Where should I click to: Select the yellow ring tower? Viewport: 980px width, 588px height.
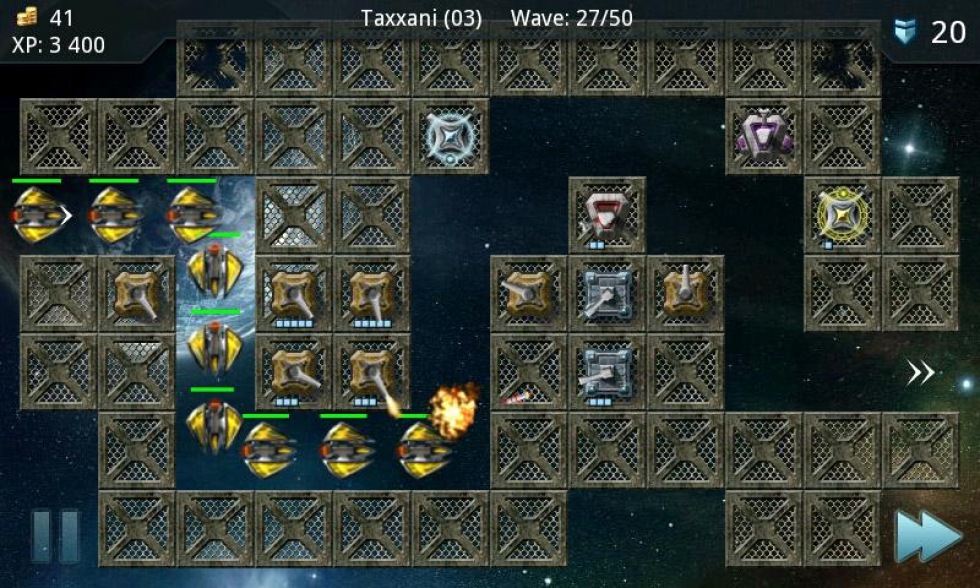click(842, 213)
